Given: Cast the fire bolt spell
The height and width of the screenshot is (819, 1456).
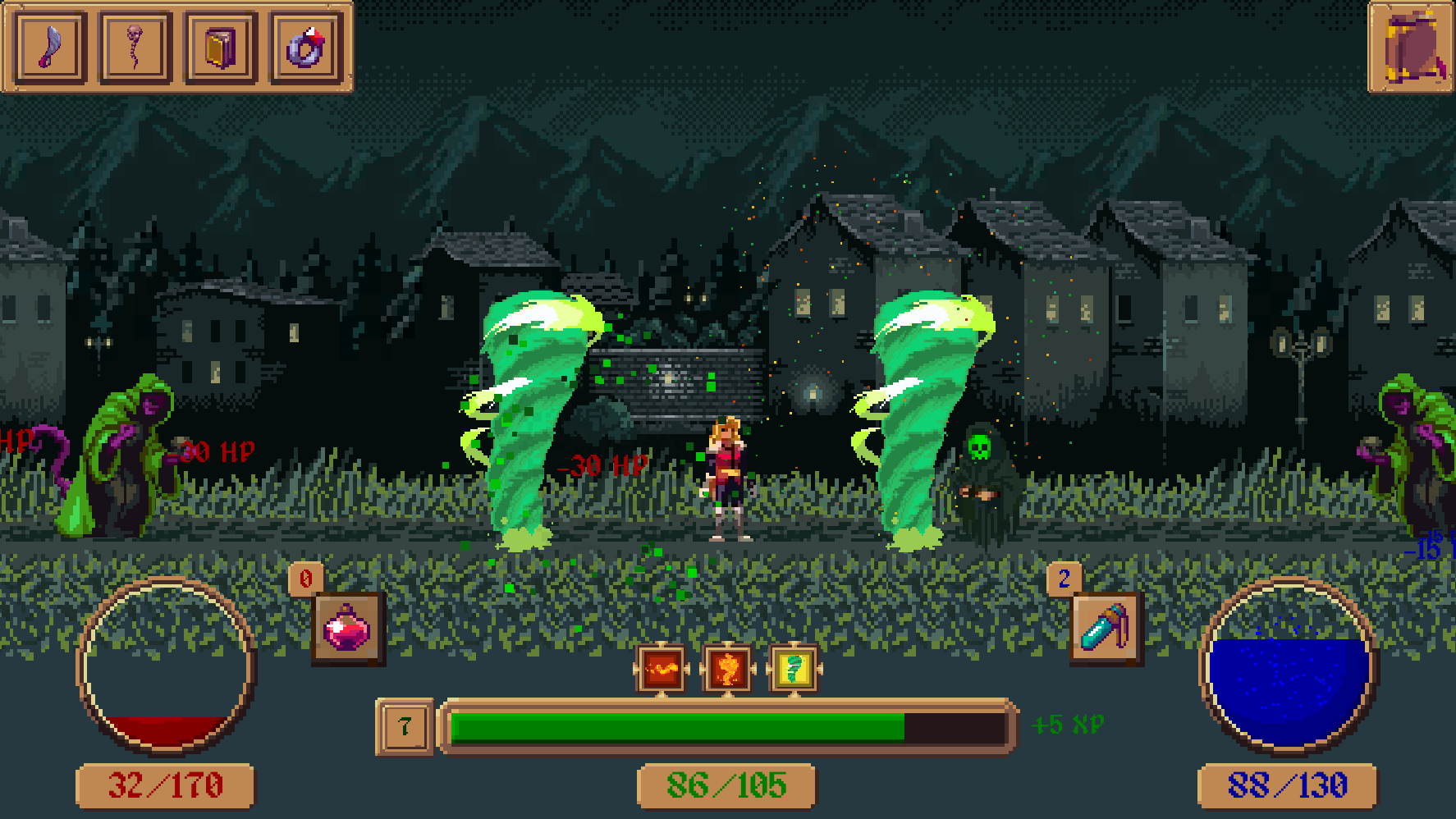Looking at the screenshot, I should tap(662, 670).
